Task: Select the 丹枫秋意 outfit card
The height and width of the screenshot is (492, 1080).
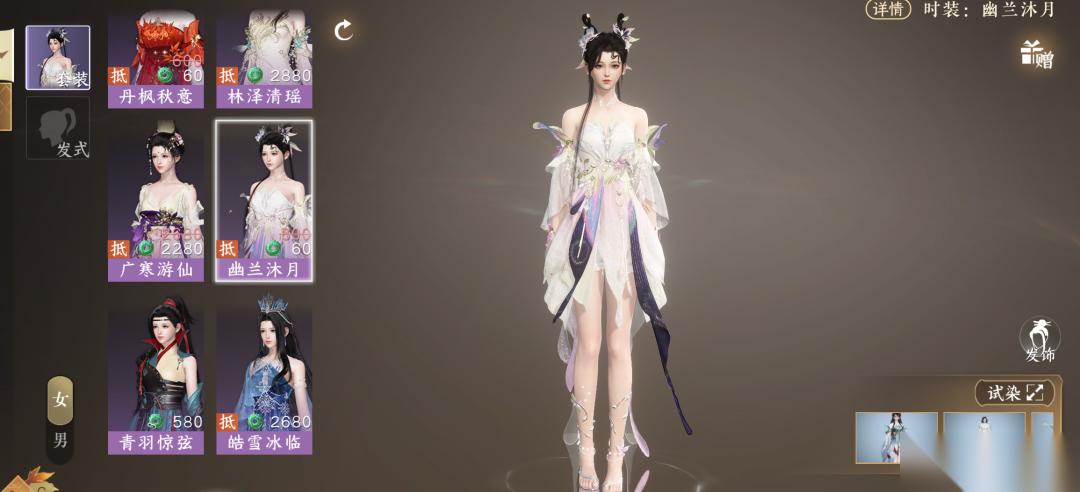Action: tap(156, 60)
